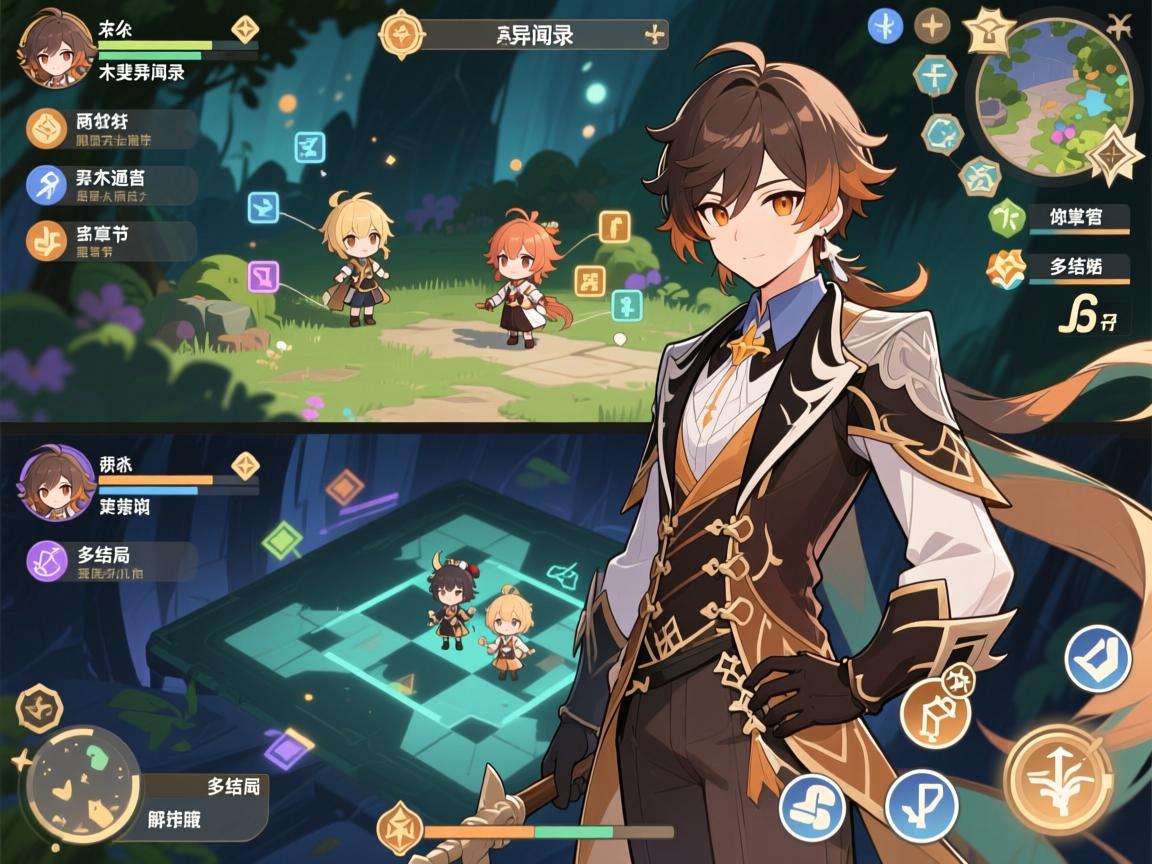Viewport: 1152px width, 864px height.
Task: Activate the orange round skill icon
Action: tap(935, 712)
